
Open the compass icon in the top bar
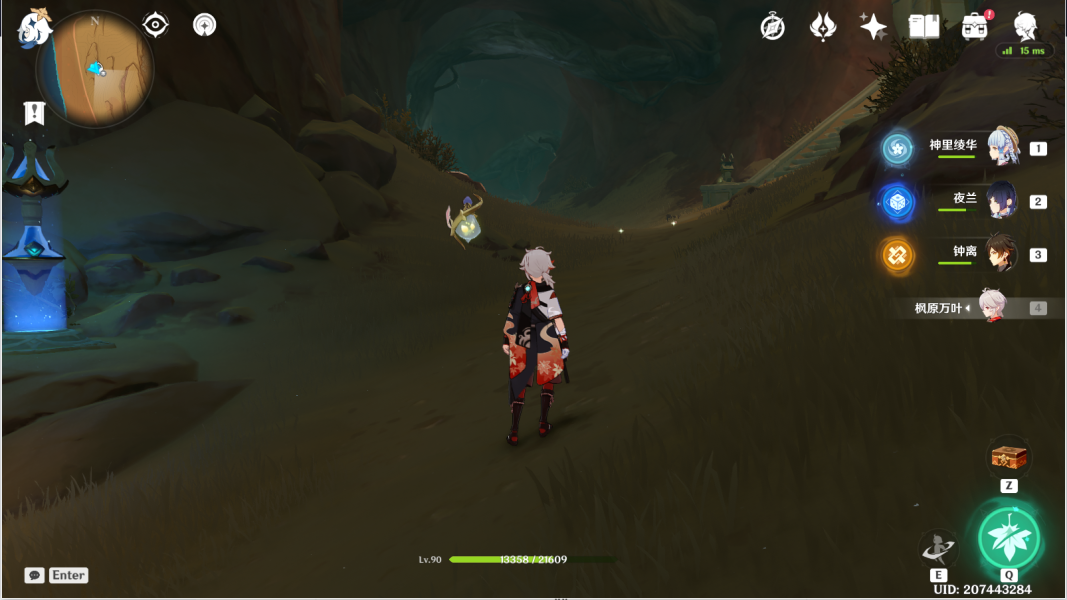coord(772,27)
